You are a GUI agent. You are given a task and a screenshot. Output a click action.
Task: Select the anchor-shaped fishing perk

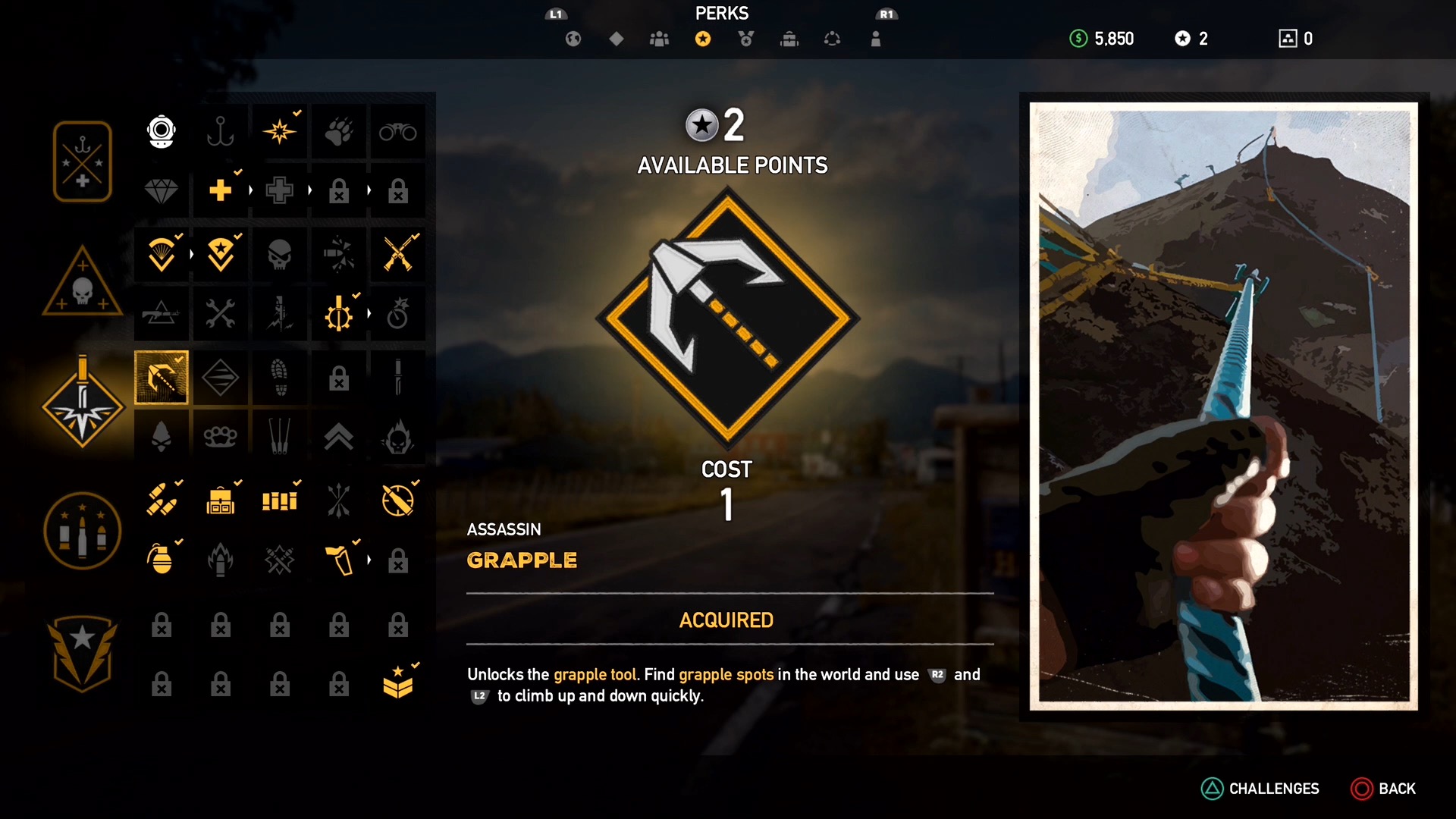[220, 131]
